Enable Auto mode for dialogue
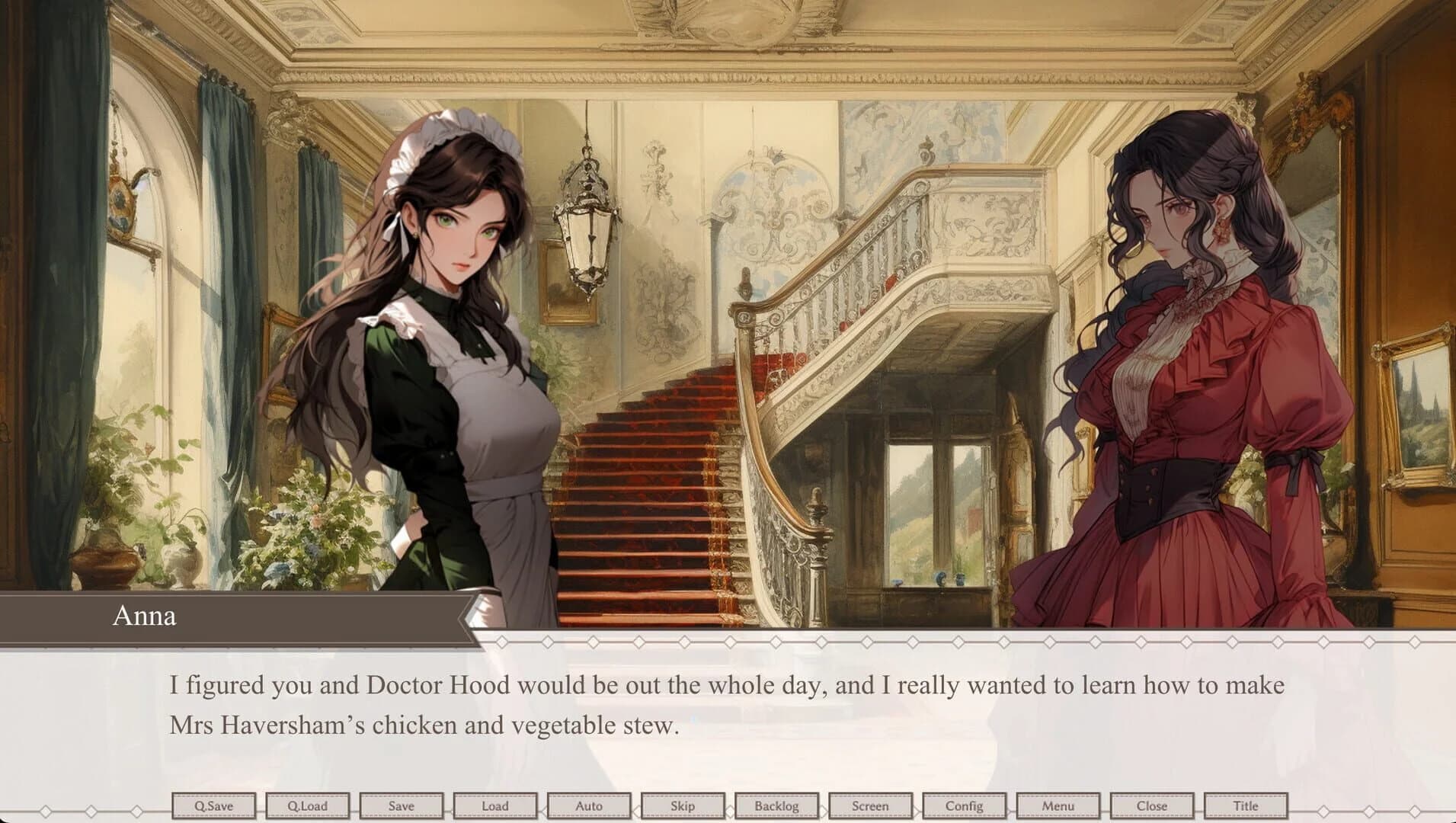Image resolution: width=1456 pixels, height=823 pixels. click(590, 805)
